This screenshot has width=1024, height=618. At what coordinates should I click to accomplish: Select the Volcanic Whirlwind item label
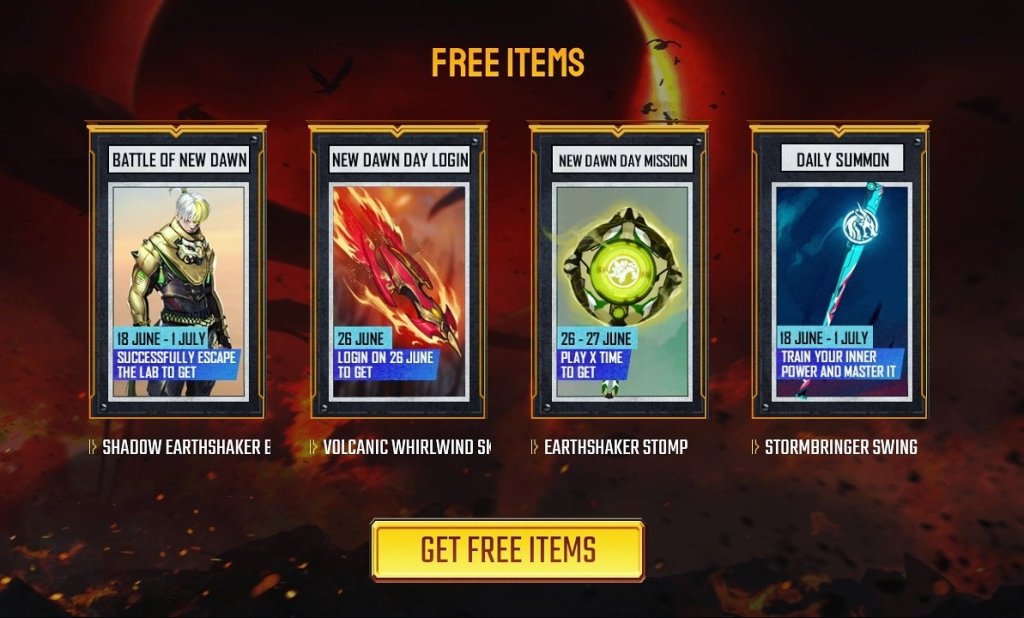point(406,447)
